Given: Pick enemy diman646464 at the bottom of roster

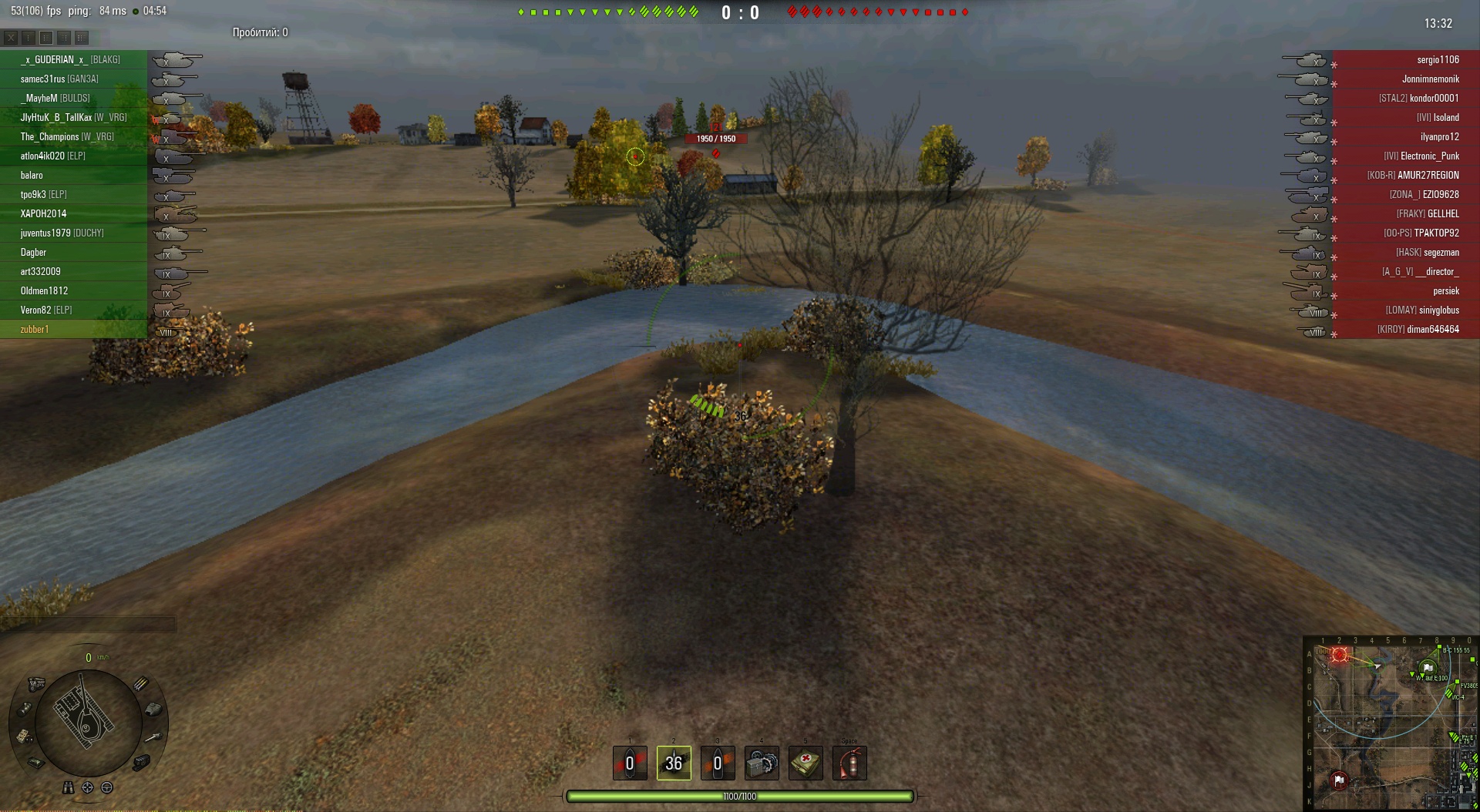Looking at the screenshot, I should coord(1432,330).
